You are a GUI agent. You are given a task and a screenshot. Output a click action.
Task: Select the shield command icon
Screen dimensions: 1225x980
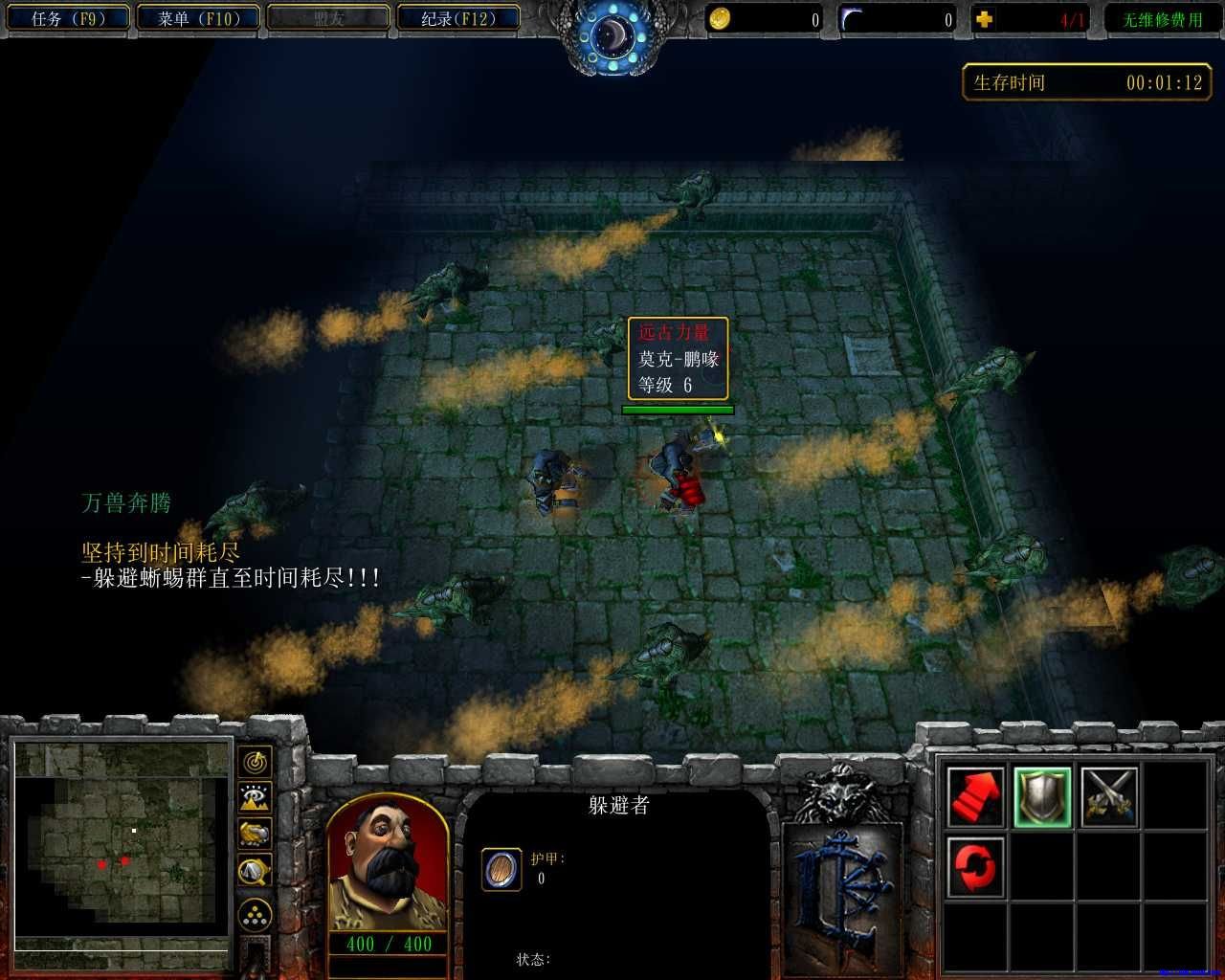1042,796
